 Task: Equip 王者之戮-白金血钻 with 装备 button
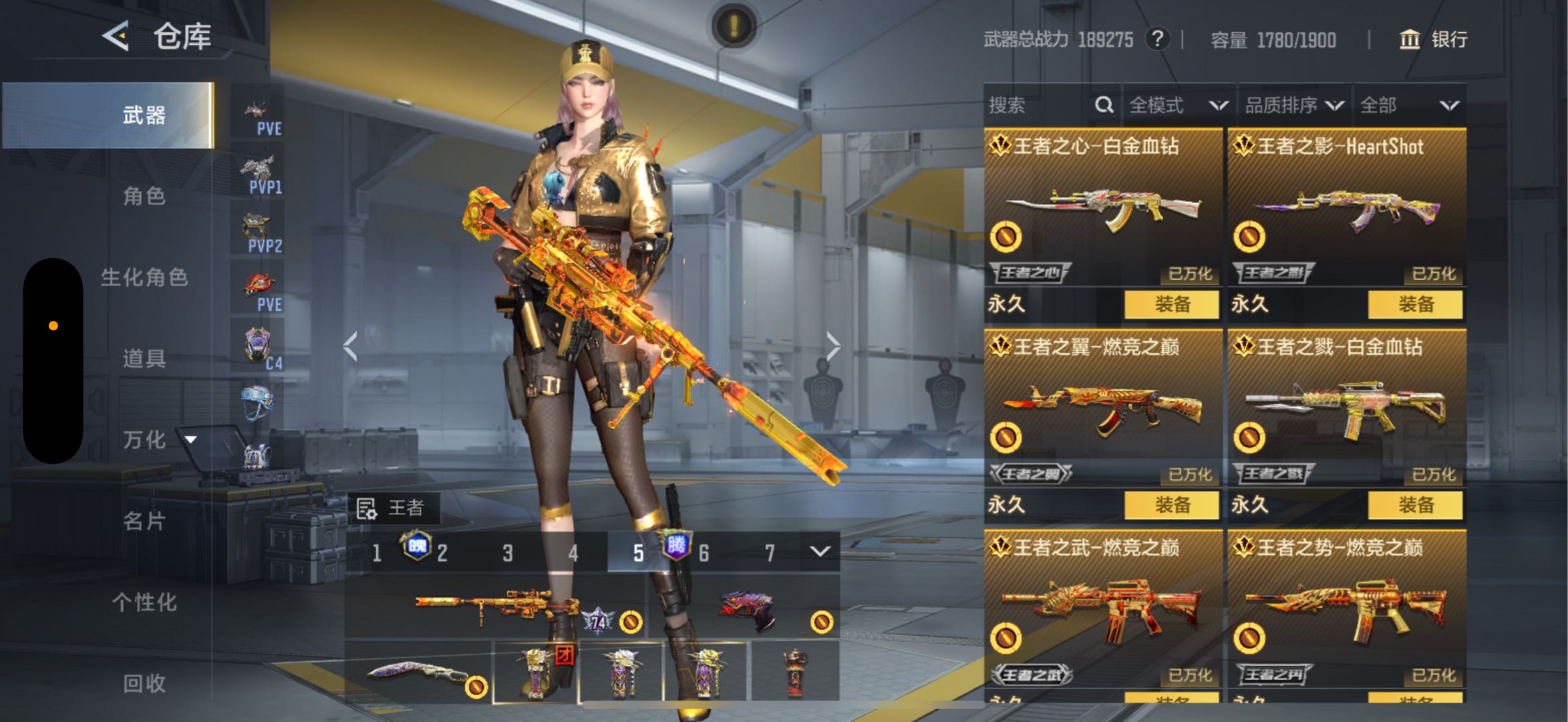coord(1415,505)
